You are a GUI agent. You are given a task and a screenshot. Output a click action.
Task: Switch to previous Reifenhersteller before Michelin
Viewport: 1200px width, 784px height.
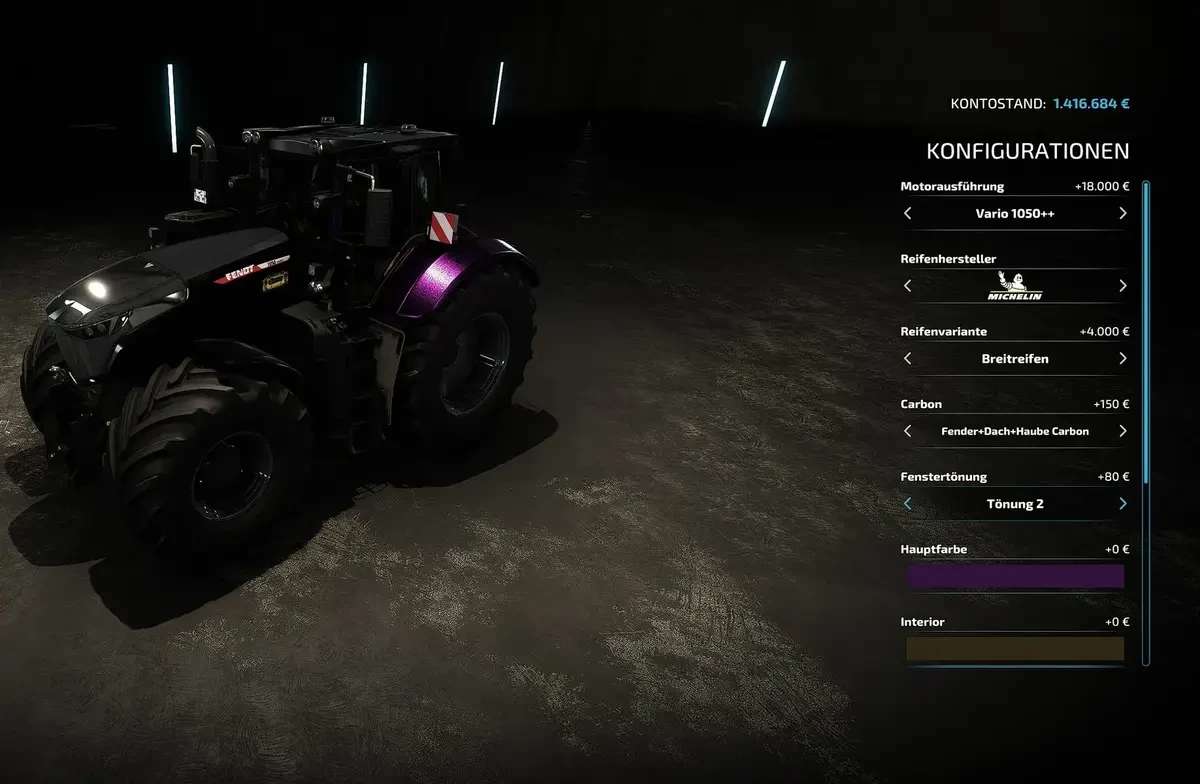click(x=908, y=286)
